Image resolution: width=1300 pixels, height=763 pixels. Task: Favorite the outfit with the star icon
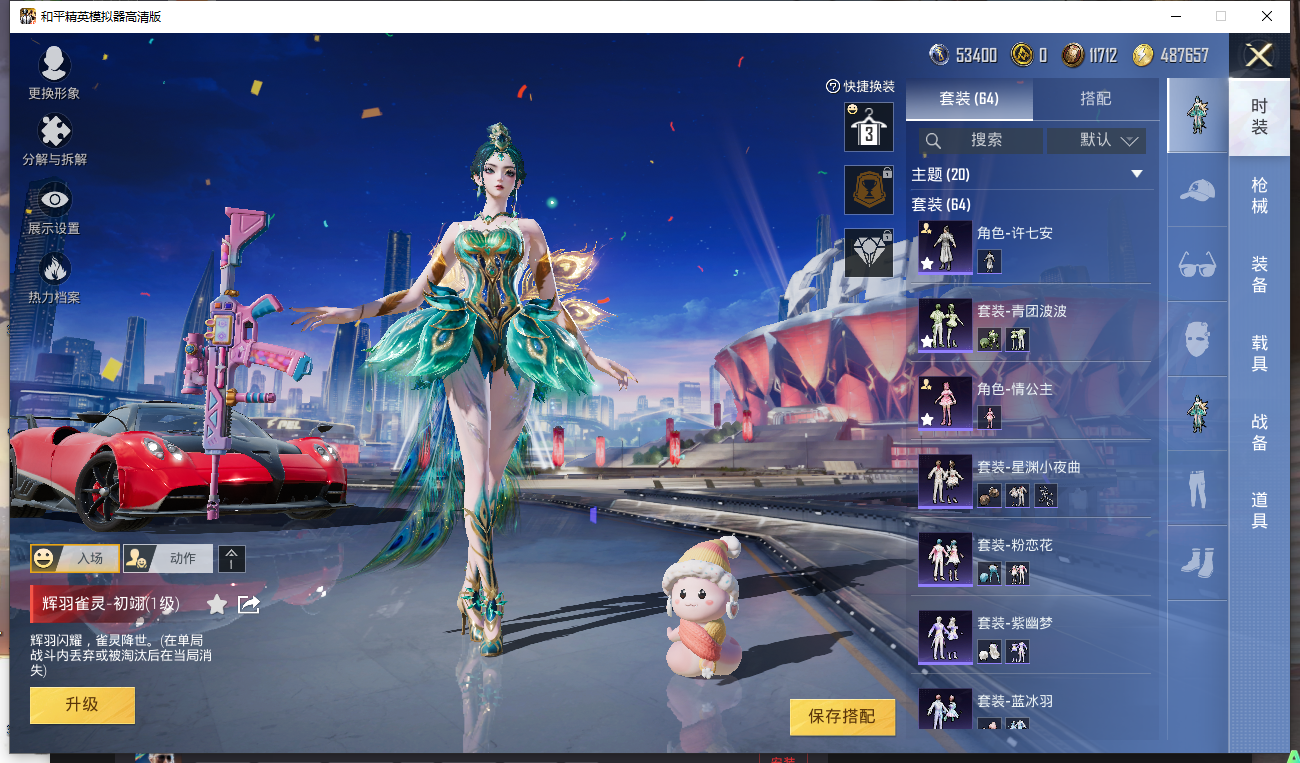(216, 604)
